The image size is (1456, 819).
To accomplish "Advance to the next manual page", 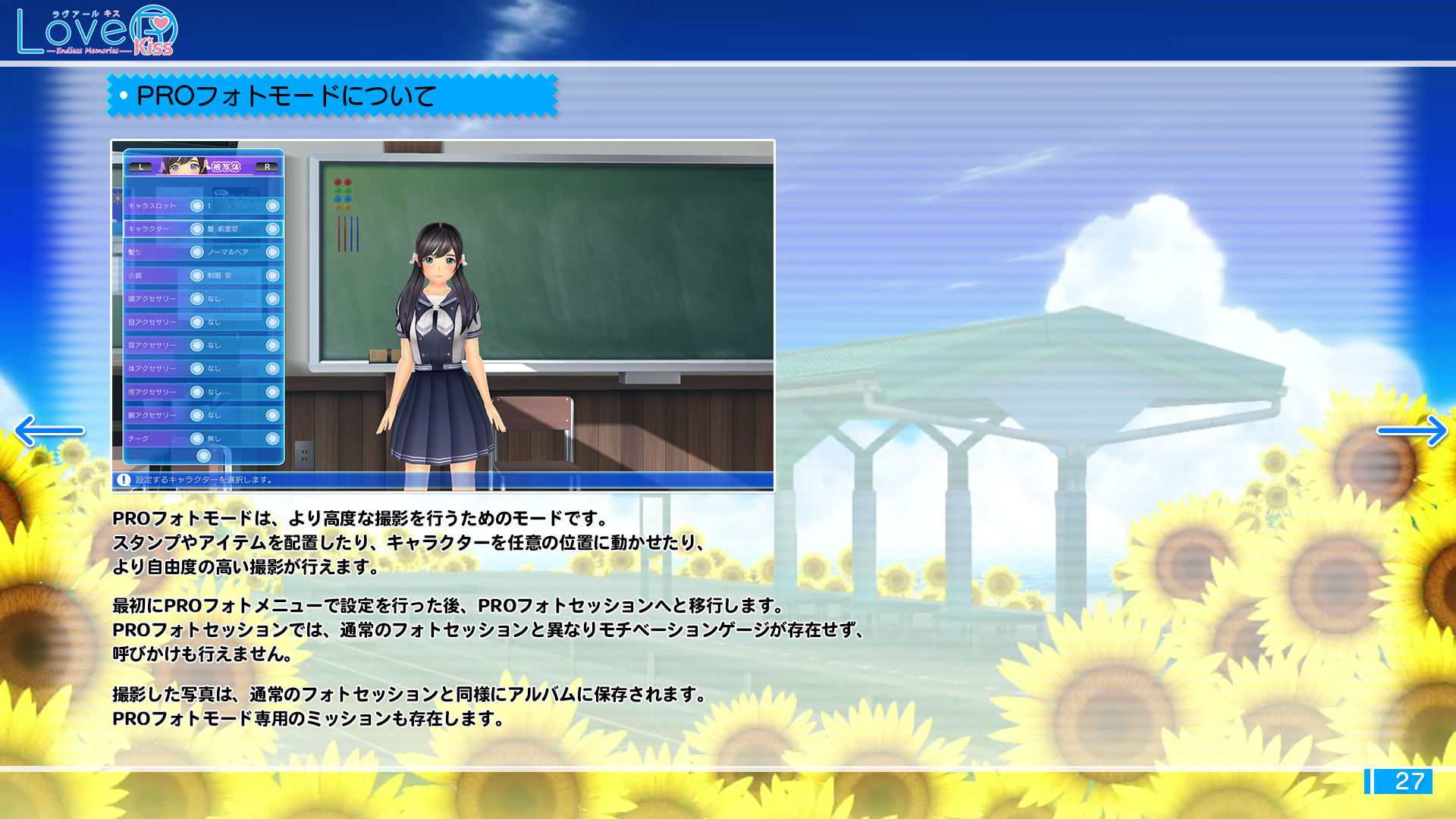I will pos(1411,431).
